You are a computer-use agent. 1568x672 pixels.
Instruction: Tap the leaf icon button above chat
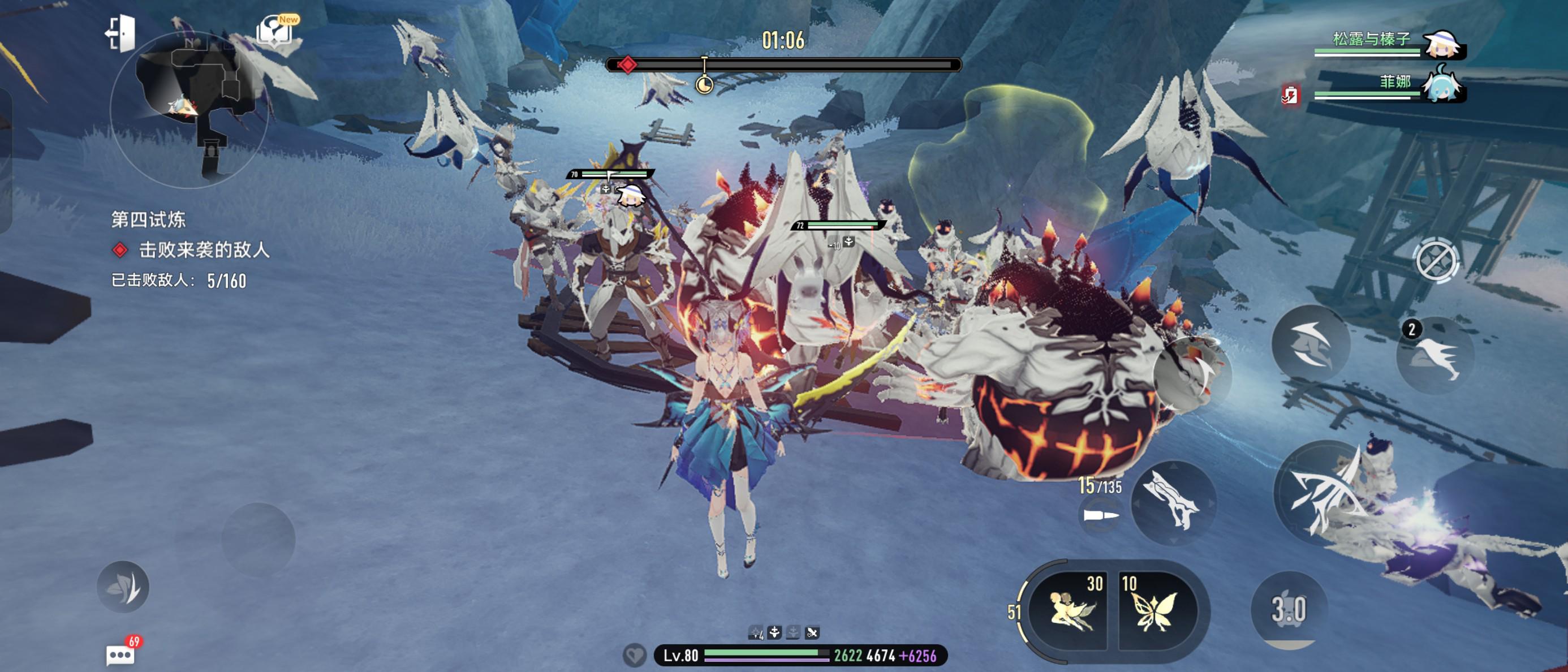tap(123, 587)
